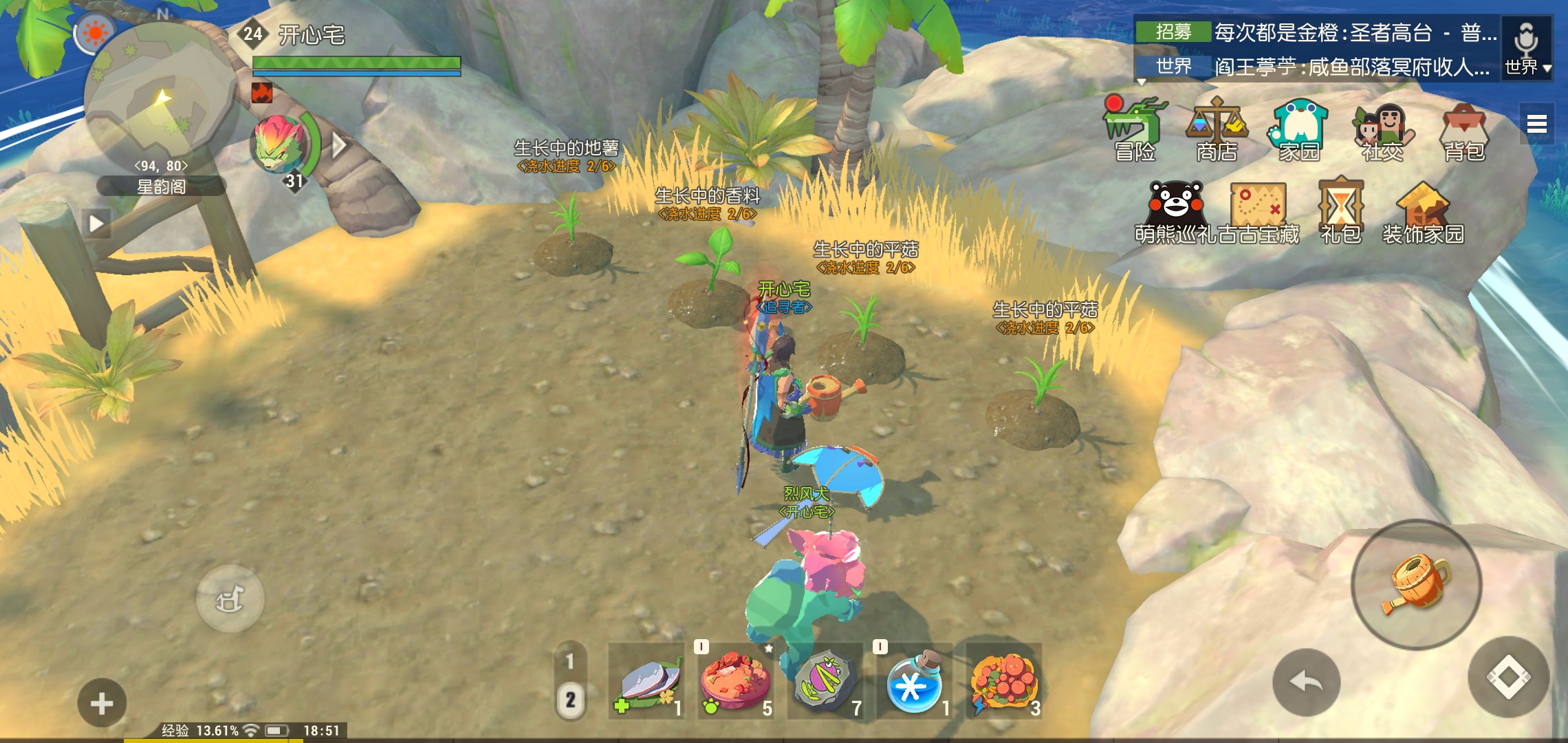Open the 装饰家园 decorate home mode
Image resolution: width=1568 pixels, height=743 pixels.
1423,212
